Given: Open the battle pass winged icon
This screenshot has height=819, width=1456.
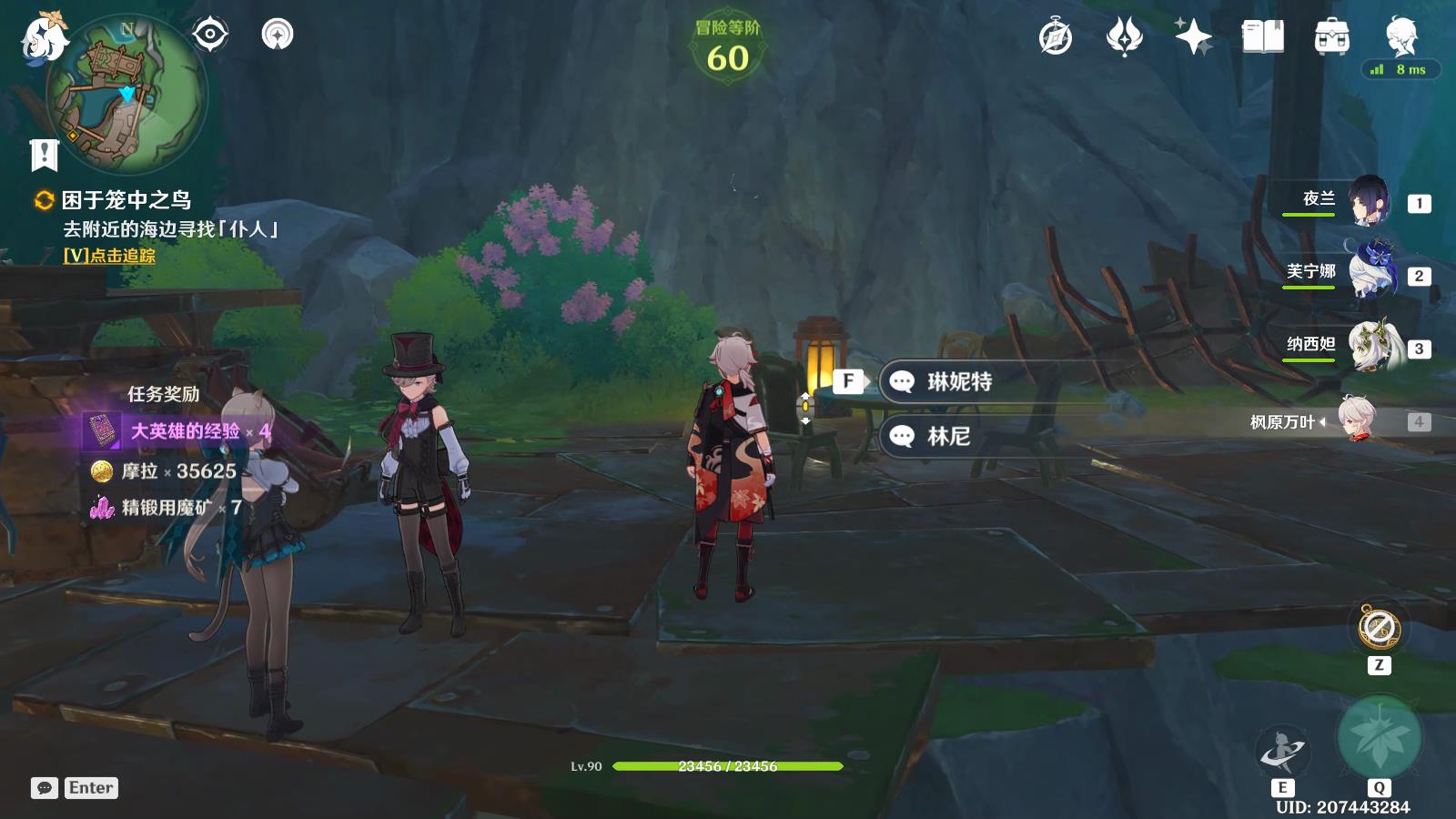Looking at the screenshot, I should [1125, 37].
